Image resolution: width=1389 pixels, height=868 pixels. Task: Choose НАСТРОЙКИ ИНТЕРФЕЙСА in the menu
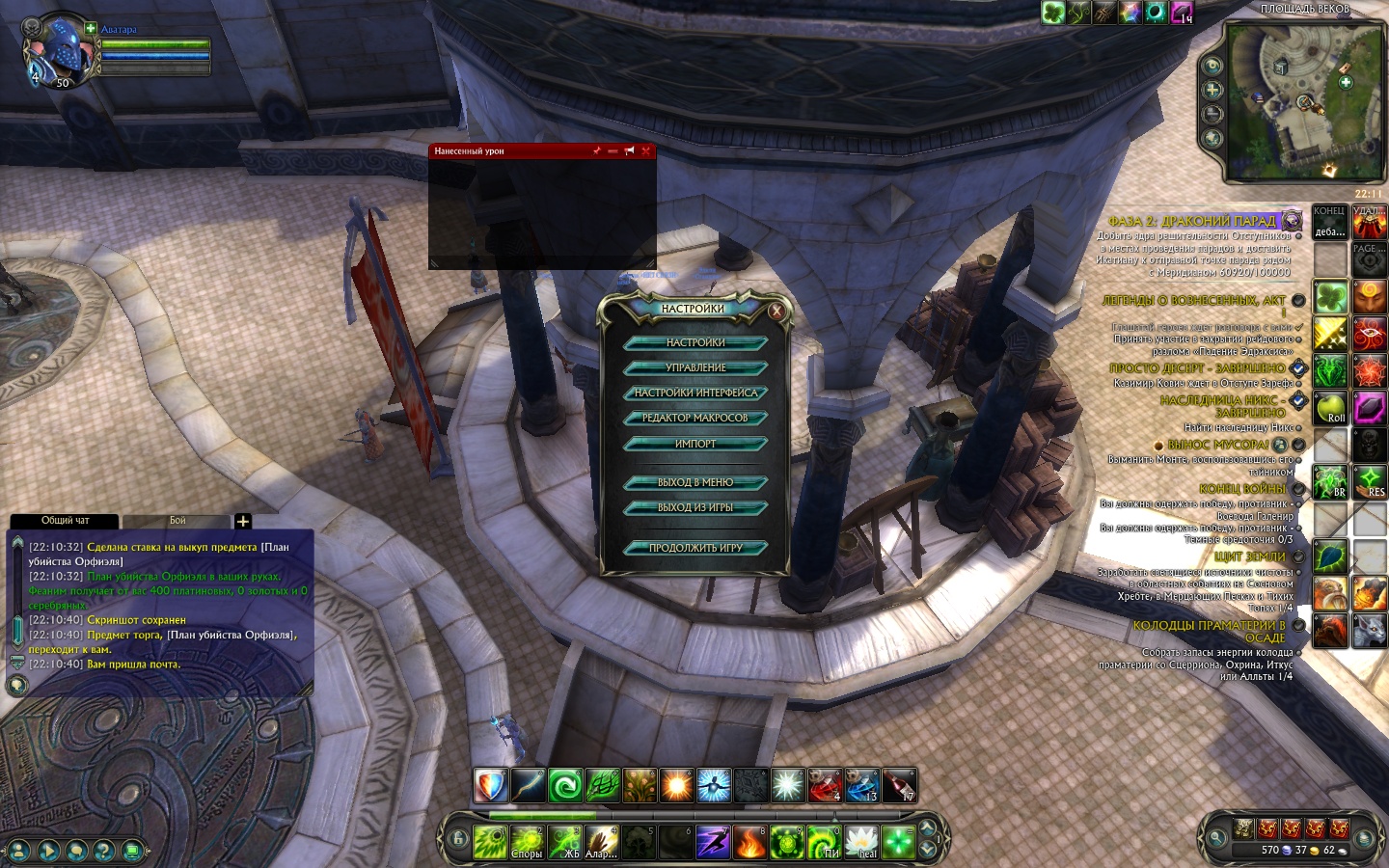(694, 393)
